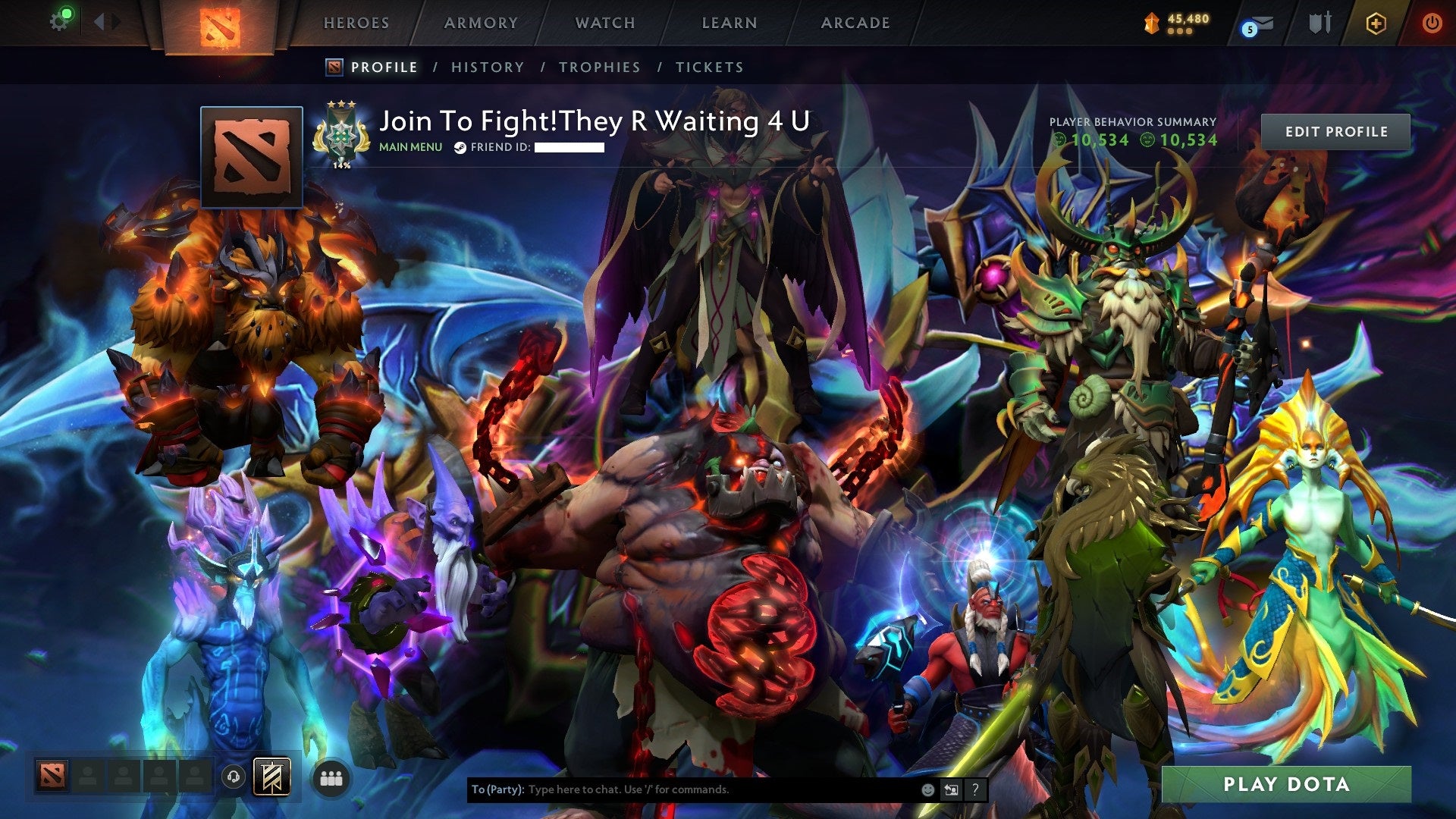The width and height of the screenshot is (1456, 819).
Task: Expand the help menu via the question mark
Action: pos(975,789)
